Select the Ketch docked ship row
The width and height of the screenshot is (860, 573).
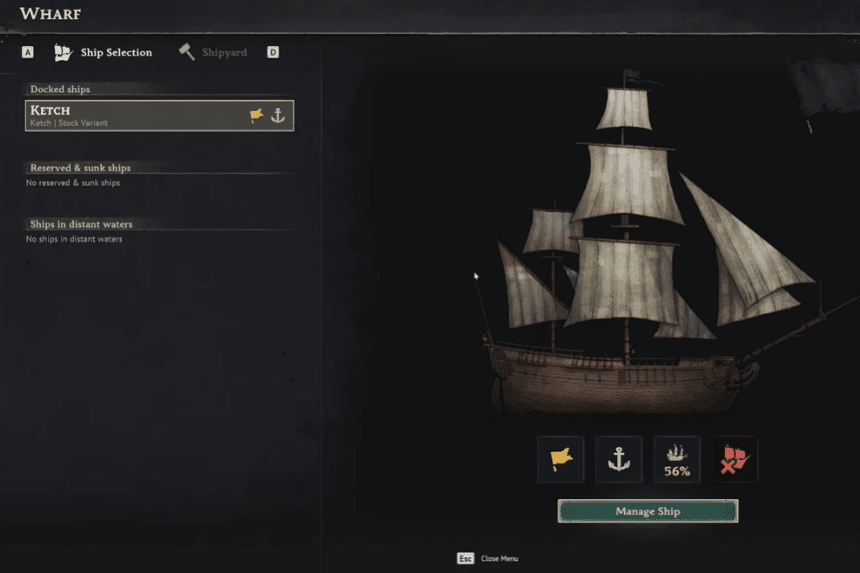click(159, 115)
